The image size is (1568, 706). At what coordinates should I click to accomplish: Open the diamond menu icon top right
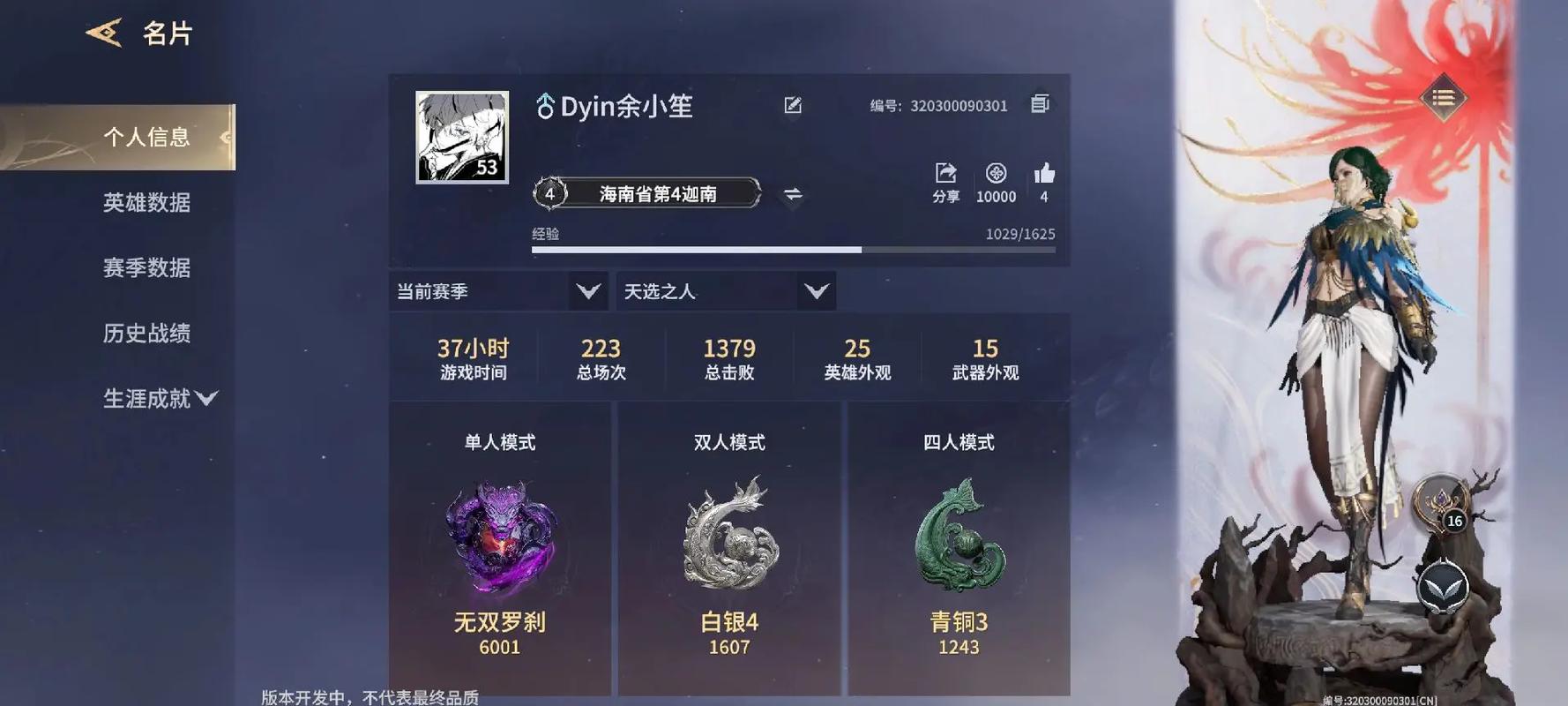point(1444,99)
